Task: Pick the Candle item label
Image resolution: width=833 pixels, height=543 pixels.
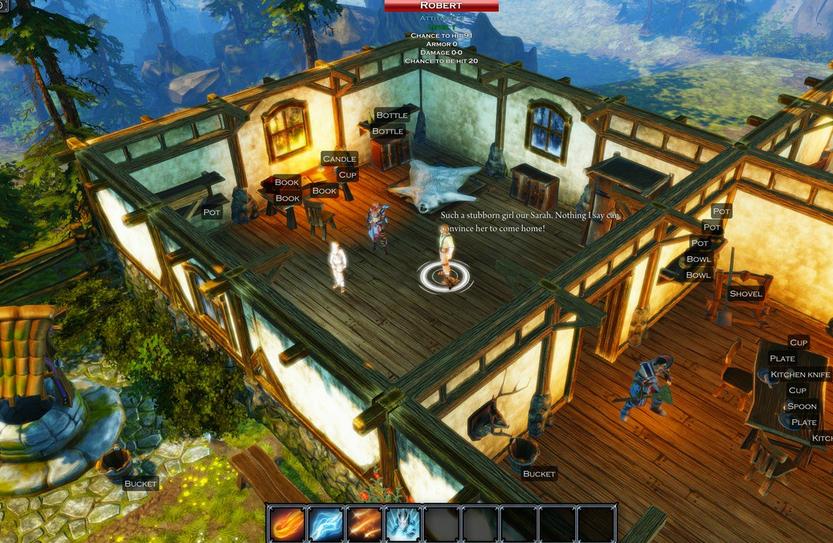Action: click(x=340, y=159)
